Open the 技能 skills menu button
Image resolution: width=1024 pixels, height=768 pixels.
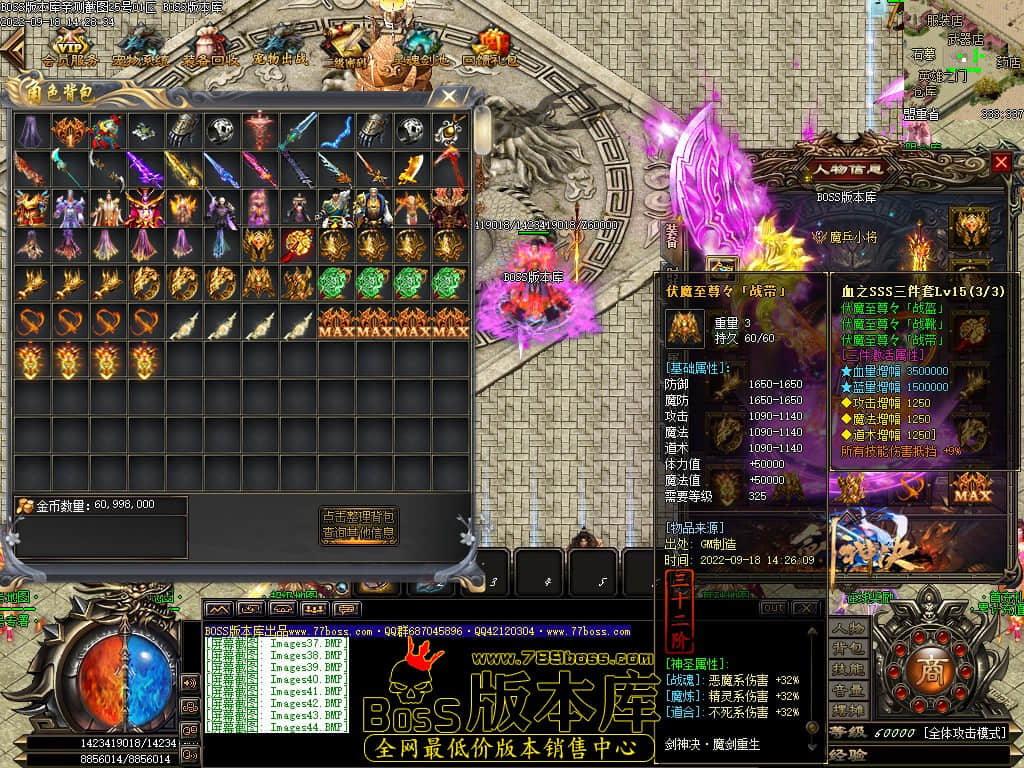[849, 670]
